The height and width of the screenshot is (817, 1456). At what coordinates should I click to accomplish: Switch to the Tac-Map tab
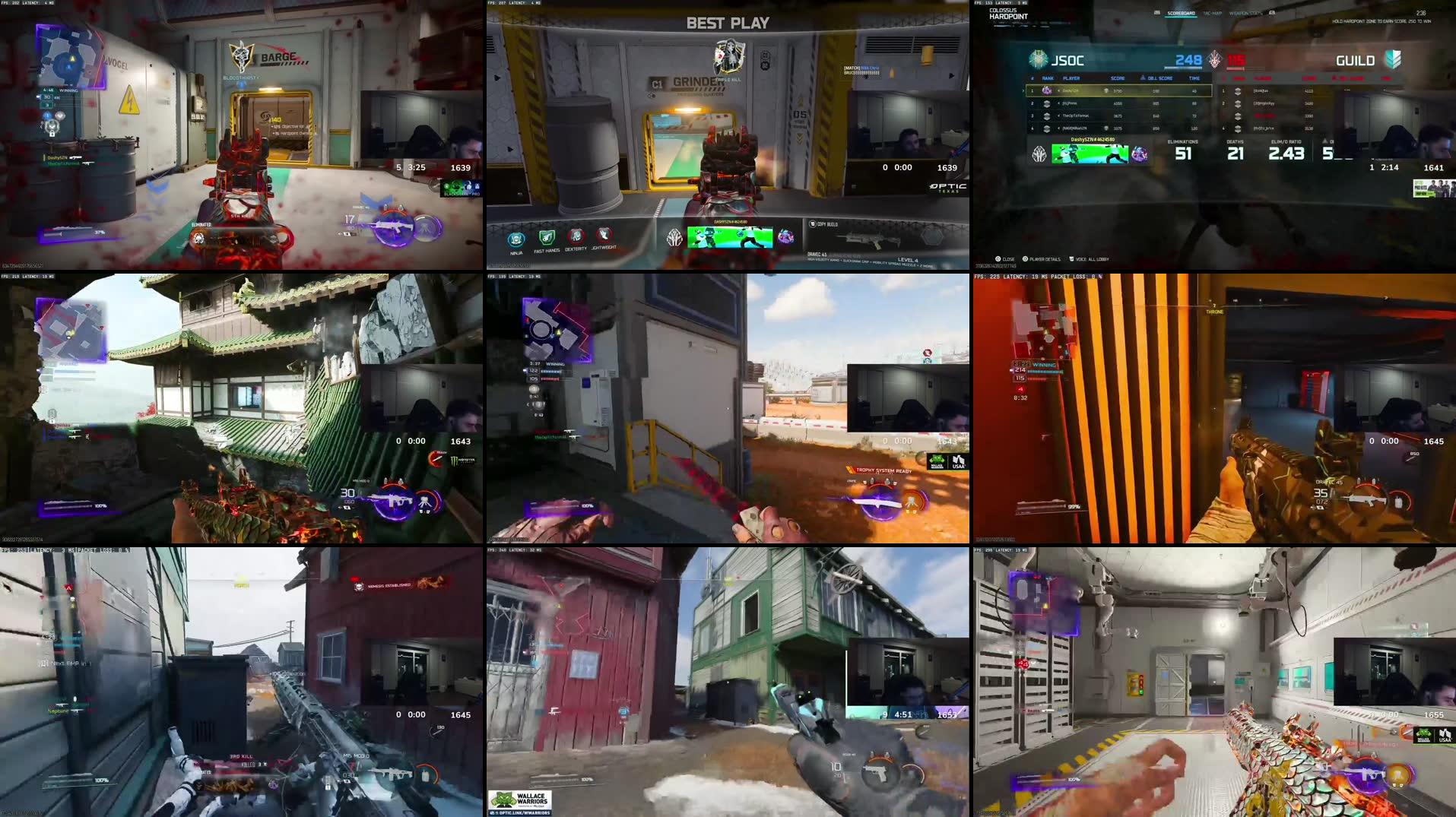coord(1211,12)
